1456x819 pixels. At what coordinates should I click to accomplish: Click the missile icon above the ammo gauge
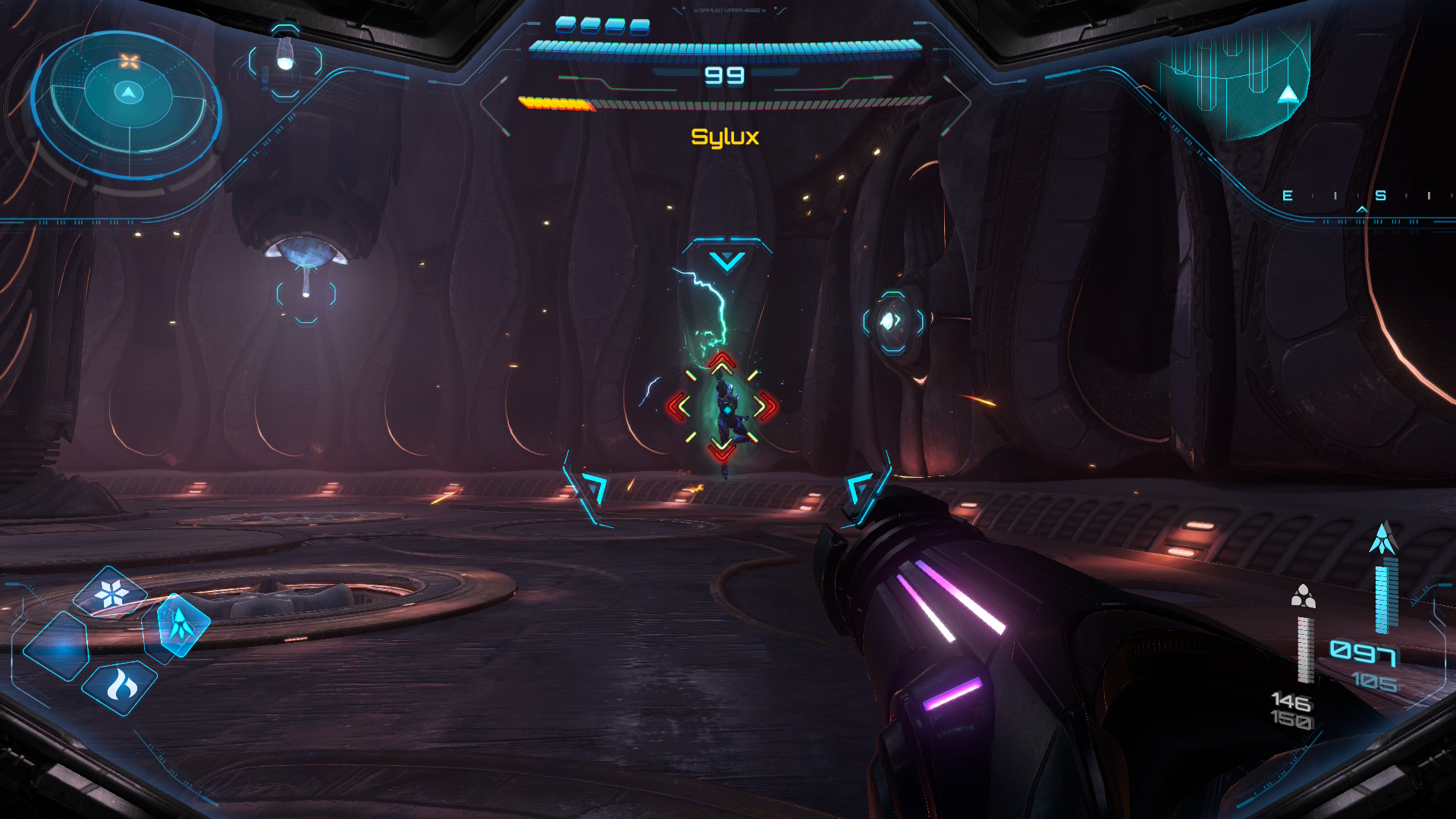1383,538
